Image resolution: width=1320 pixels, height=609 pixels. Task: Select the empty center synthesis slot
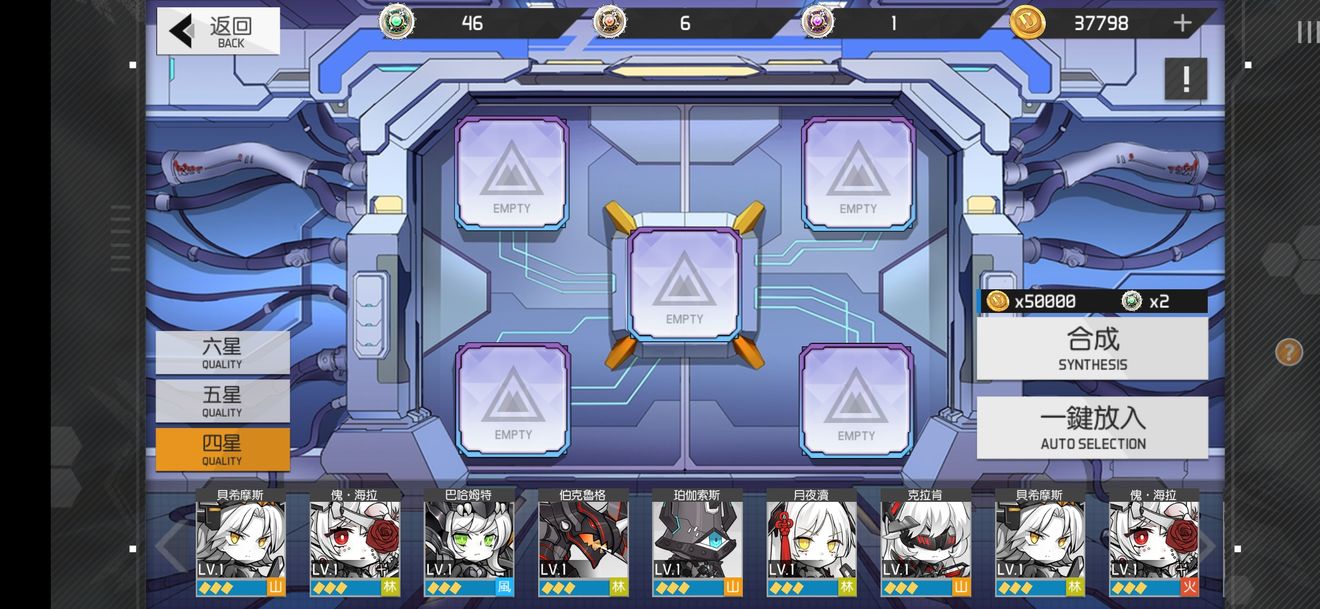(x=685, y=284)
